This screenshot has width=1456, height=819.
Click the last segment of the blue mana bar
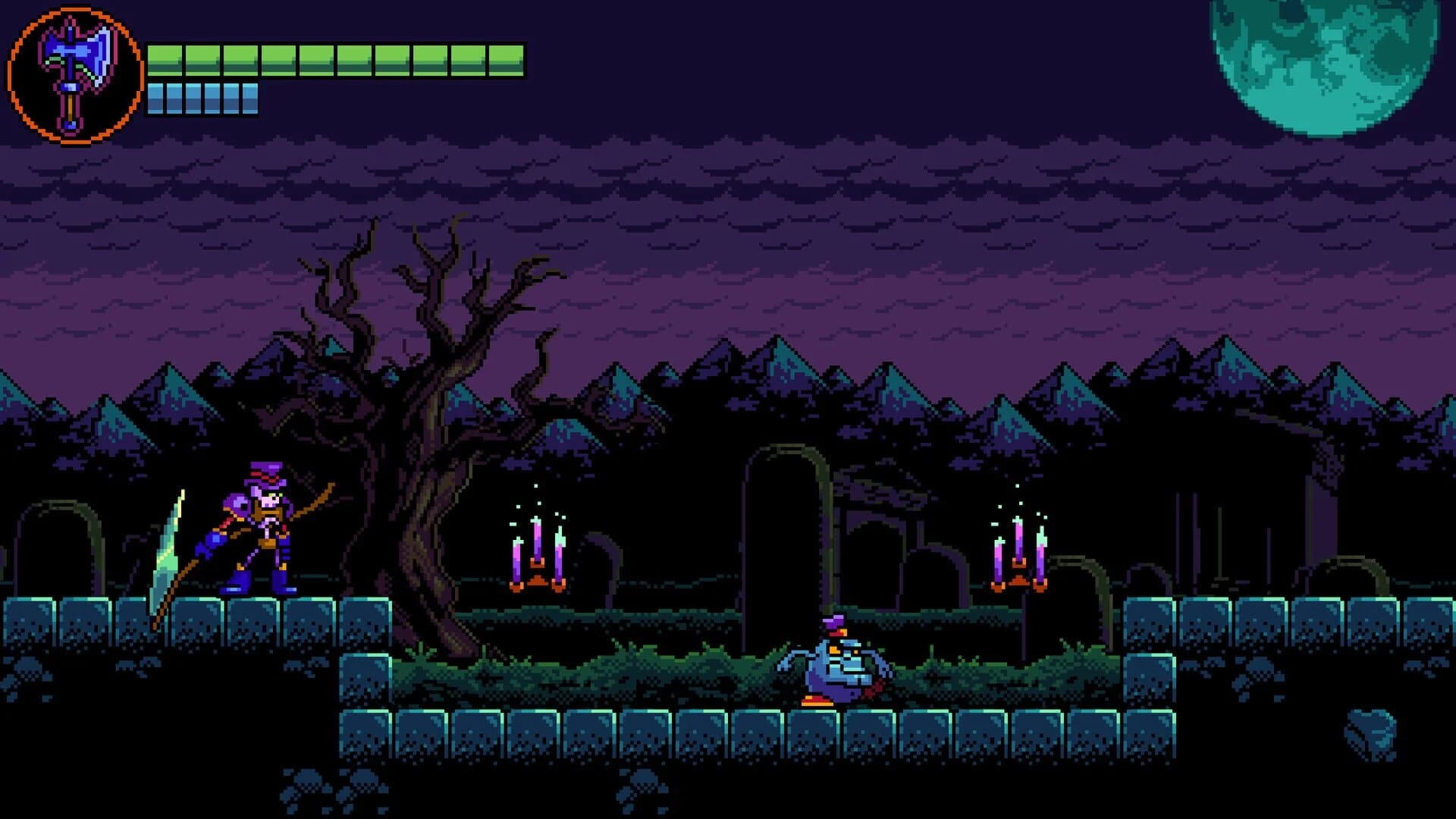[250, 99]
